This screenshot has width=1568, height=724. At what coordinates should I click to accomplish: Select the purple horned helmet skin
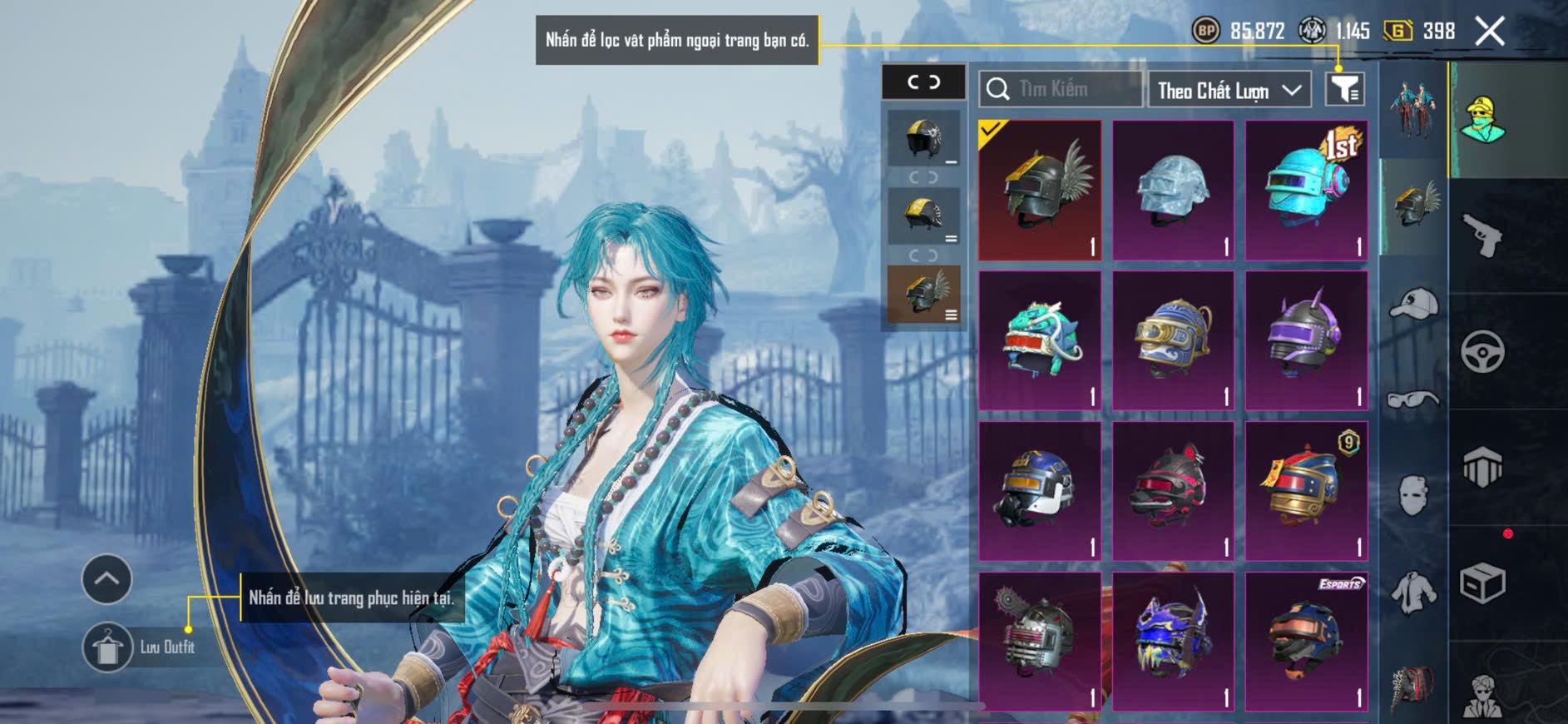pyautogui.click(x=1306, y=340)
